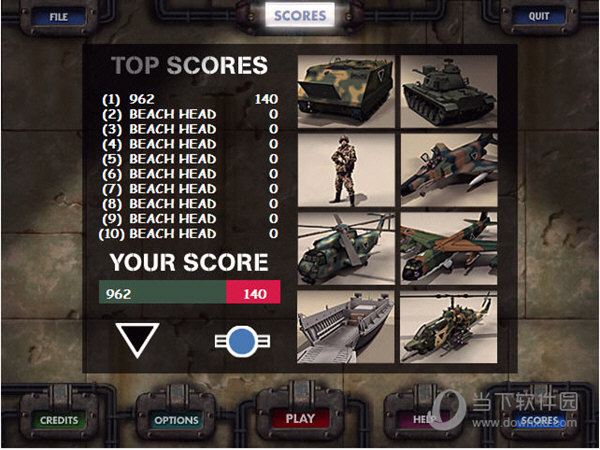The height and width of the screenshot is (450, 600).
Task: Select the attack helicopter thumbnail
Action: (448, 326)
